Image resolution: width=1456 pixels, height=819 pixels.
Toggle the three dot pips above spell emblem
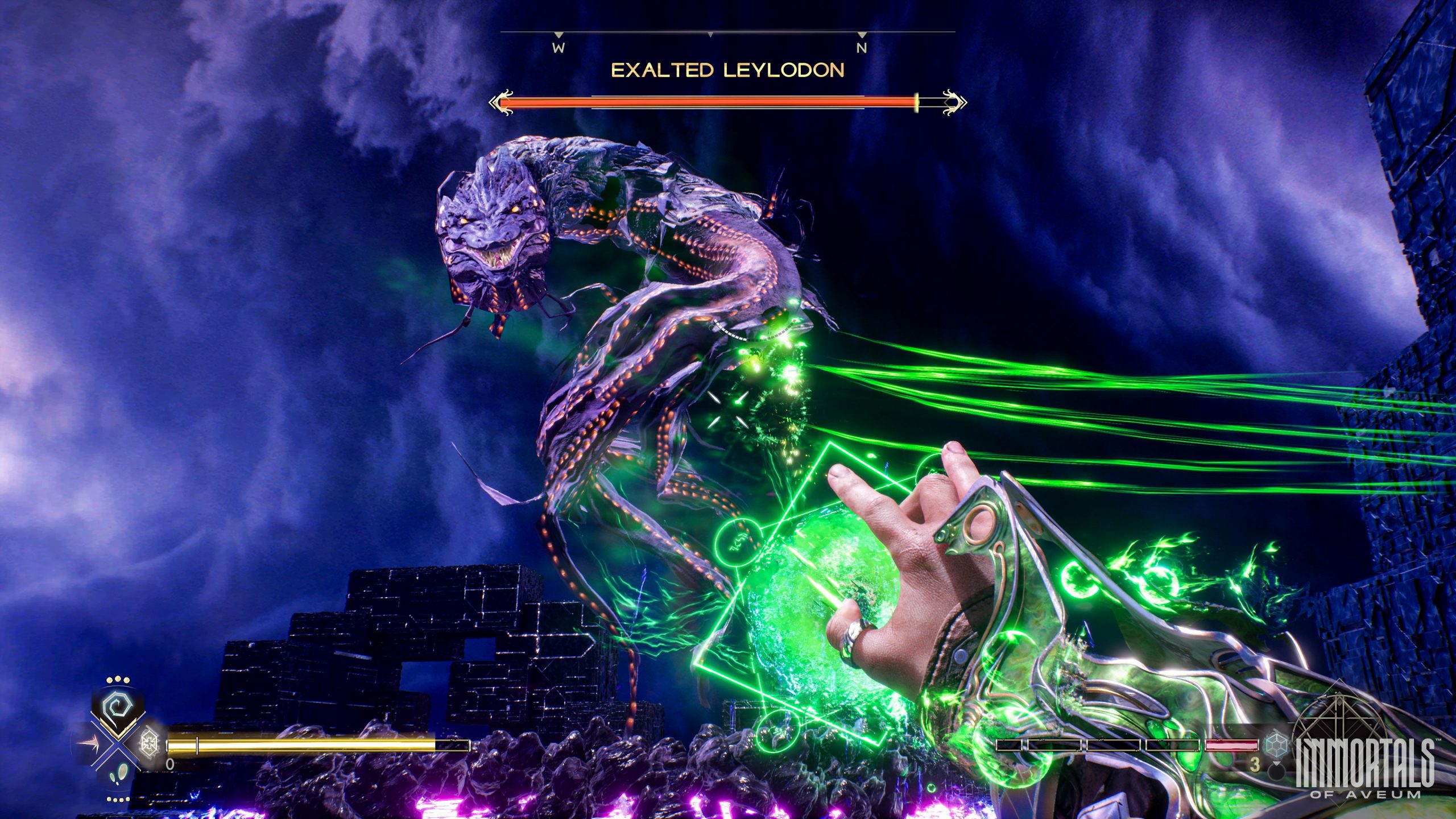click(x=117, y=678)
